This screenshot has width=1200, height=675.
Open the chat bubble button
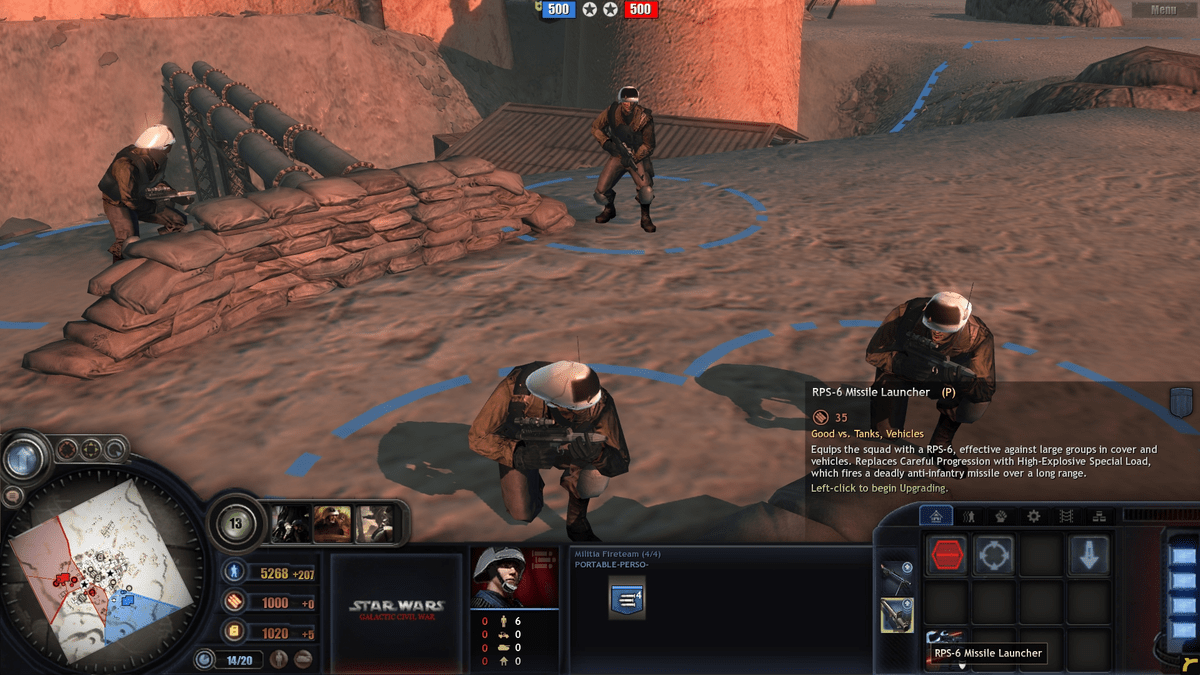tap(14, 497)
